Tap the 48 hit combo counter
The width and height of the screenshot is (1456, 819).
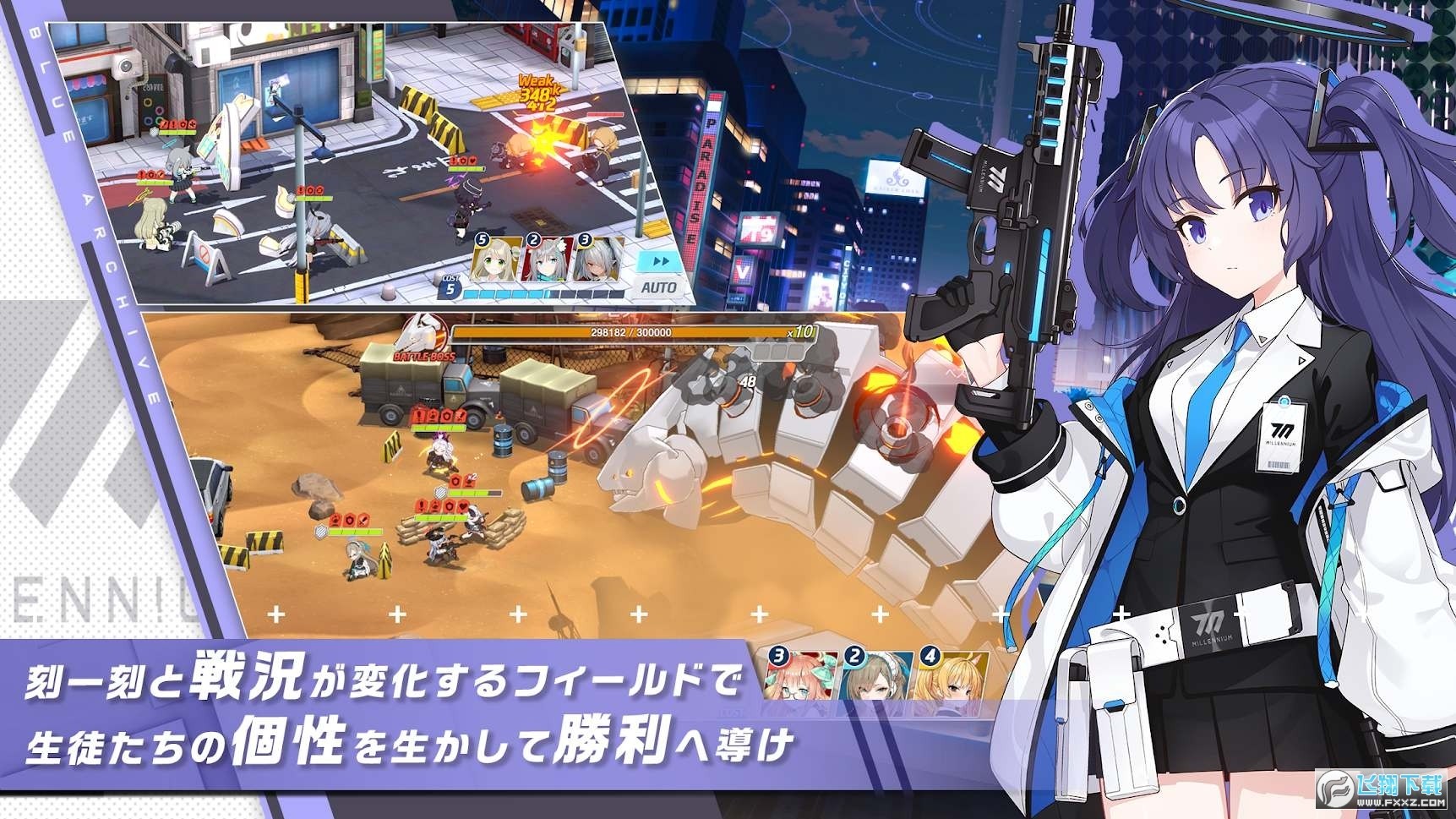coord(750,382)
